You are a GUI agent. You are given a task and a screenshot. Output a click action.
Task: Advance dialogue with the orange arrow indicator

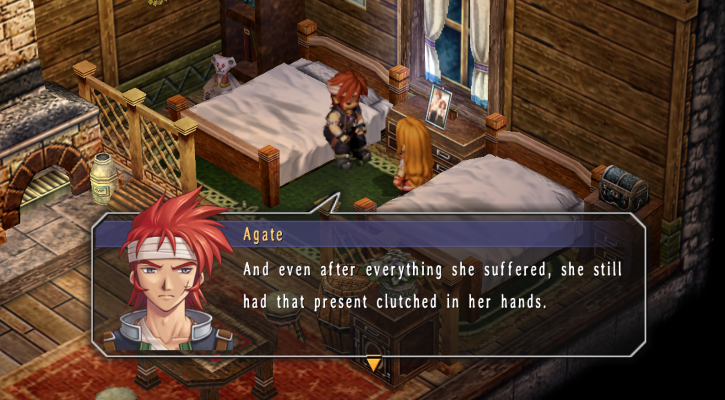tap(373, 364)
